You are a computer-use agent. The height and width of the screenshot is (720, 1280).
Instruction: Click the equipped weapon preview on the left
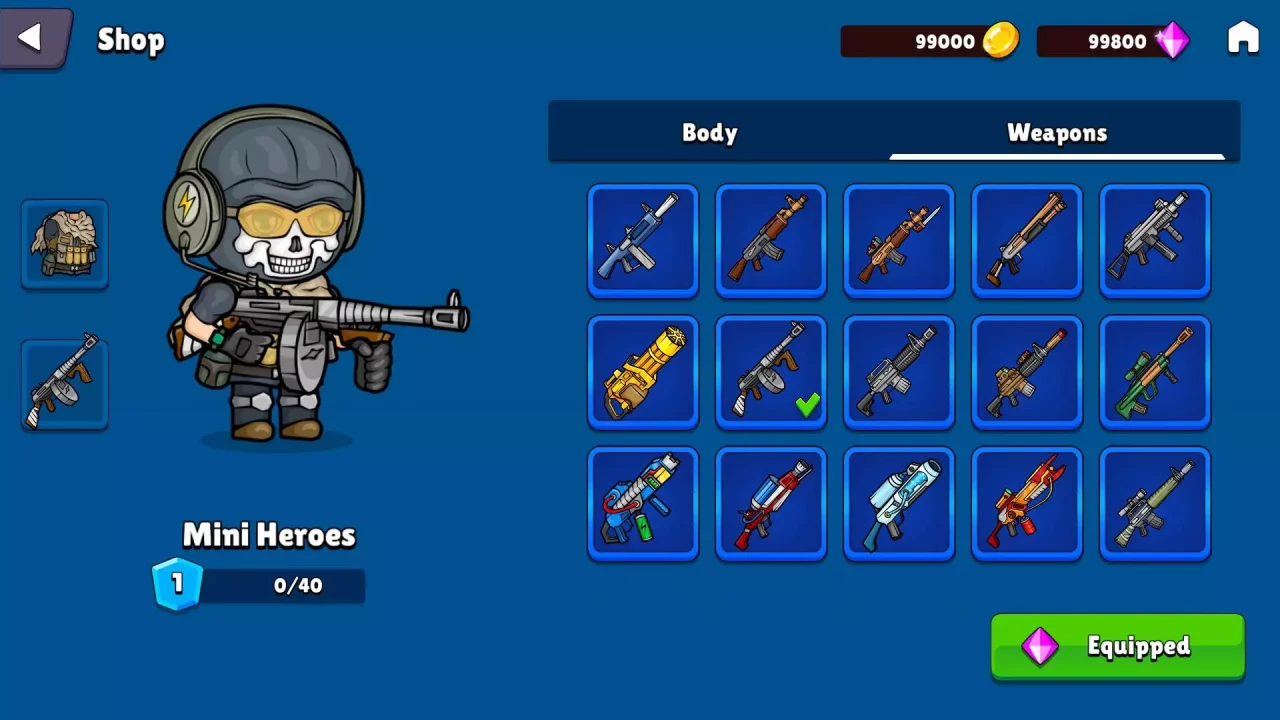[x=64, y=383]
